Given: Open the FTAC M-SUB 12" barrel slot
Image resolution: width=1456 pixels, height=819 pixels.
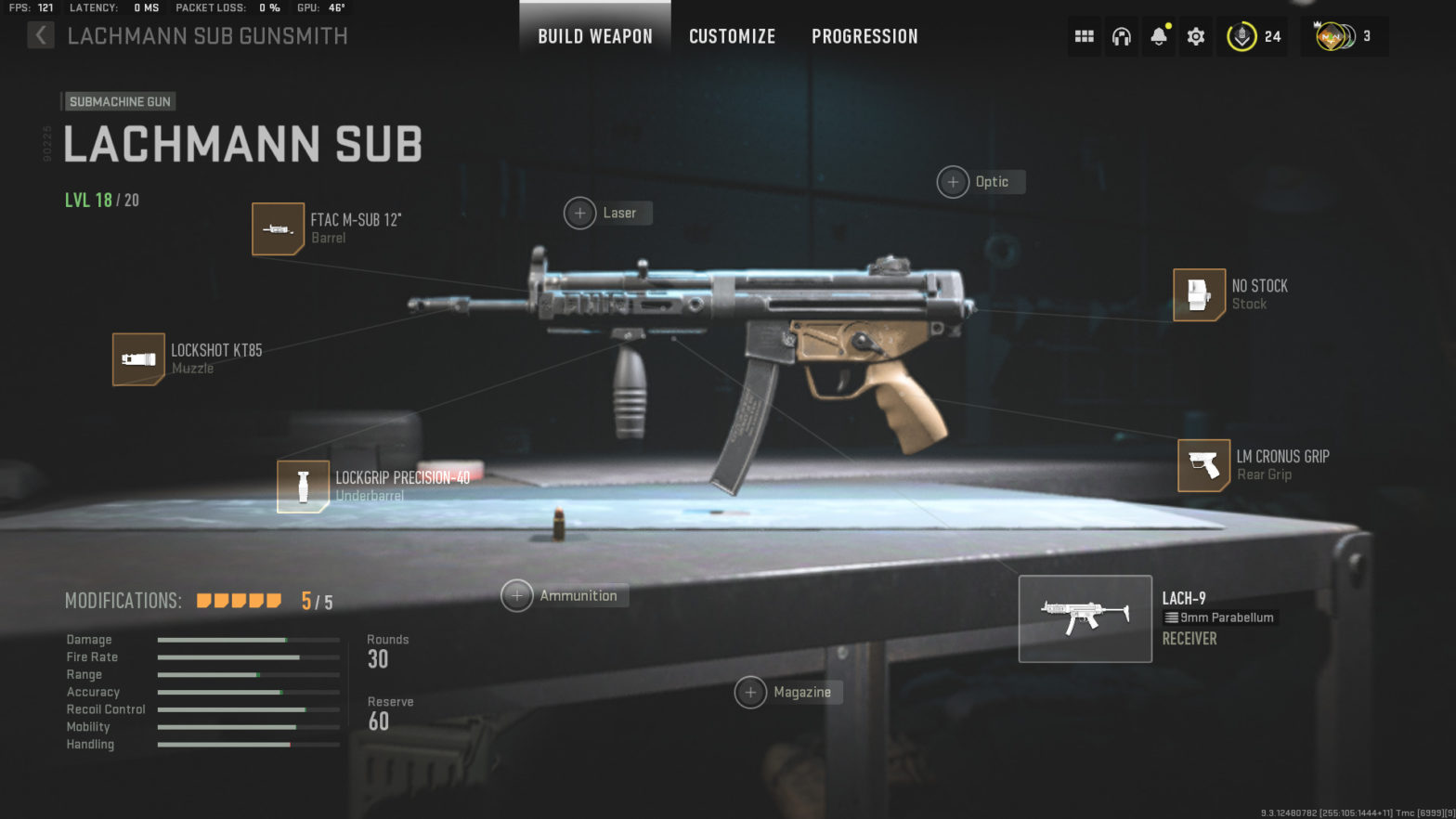Looking at the screenshot, I should pos(278,228).
